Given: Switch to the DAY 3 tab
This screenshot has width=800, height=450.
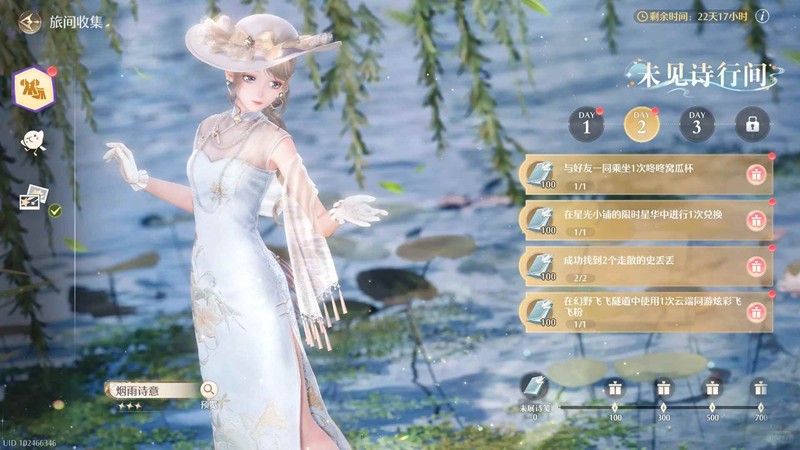Looking at the screenshot, I should pyautogui.click(x=696, y=124).
